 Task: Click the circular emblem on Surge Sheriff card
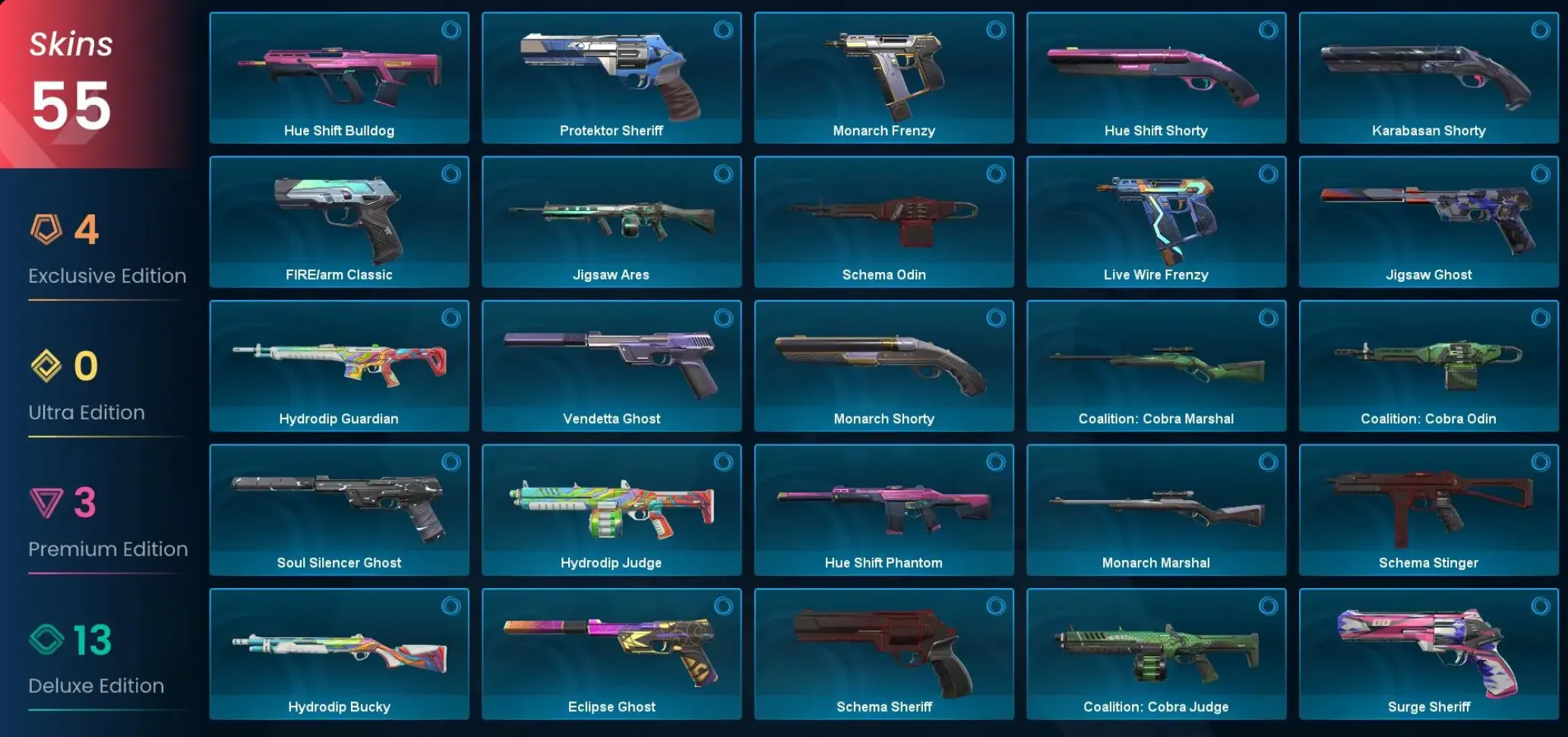pyautogui.click(x=1539, y=607)
